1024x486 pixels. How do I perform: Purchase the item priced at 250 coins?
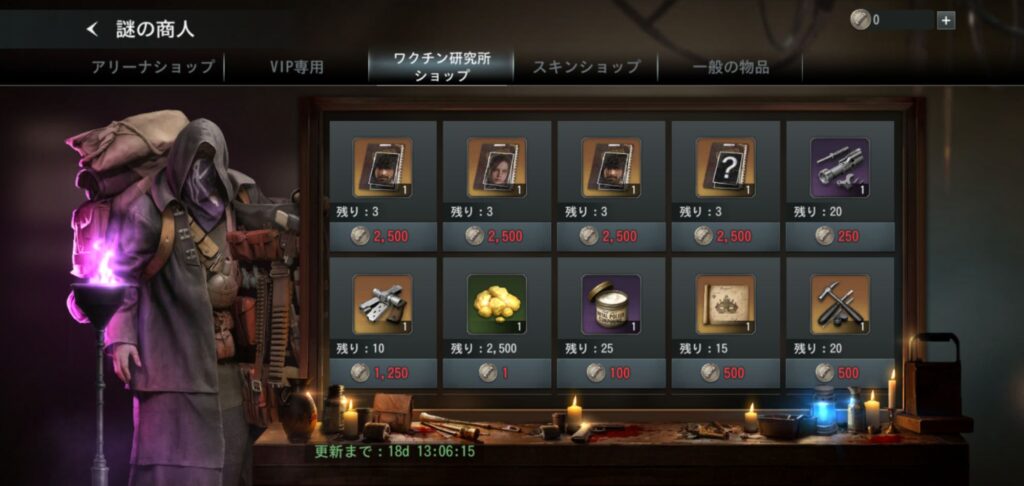pyautogui.click(x=839, y=235)
